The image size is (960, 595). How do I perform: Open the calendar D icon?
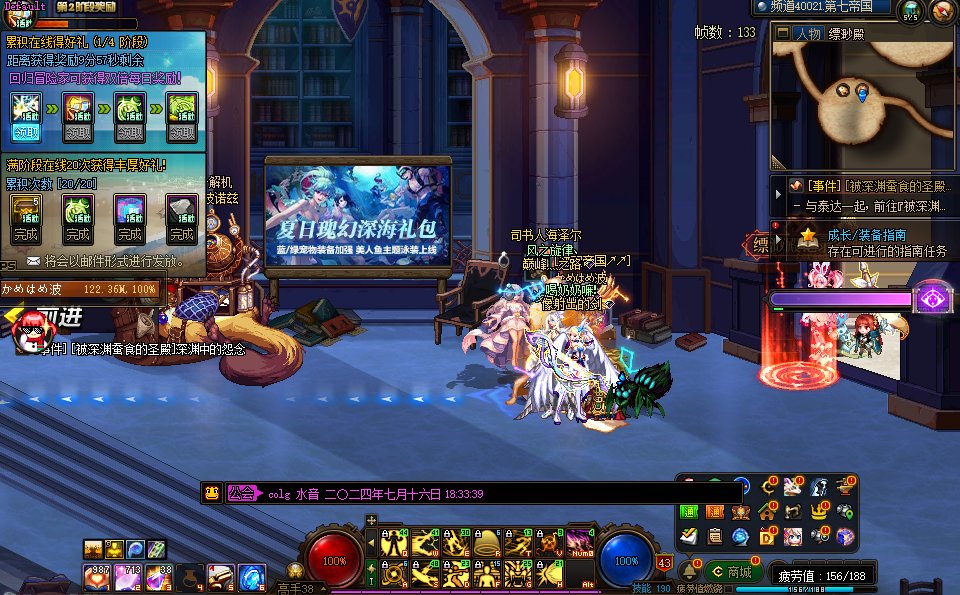(767, 537)
